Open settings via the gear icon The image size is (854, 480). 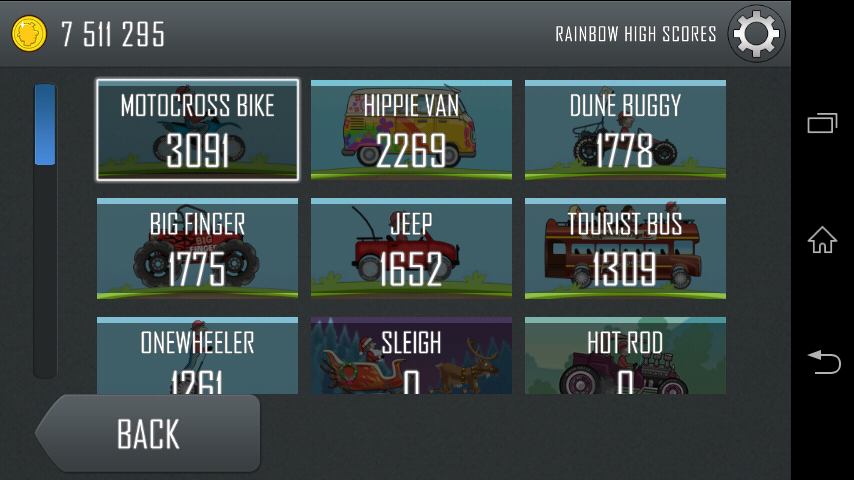(756, 35)
